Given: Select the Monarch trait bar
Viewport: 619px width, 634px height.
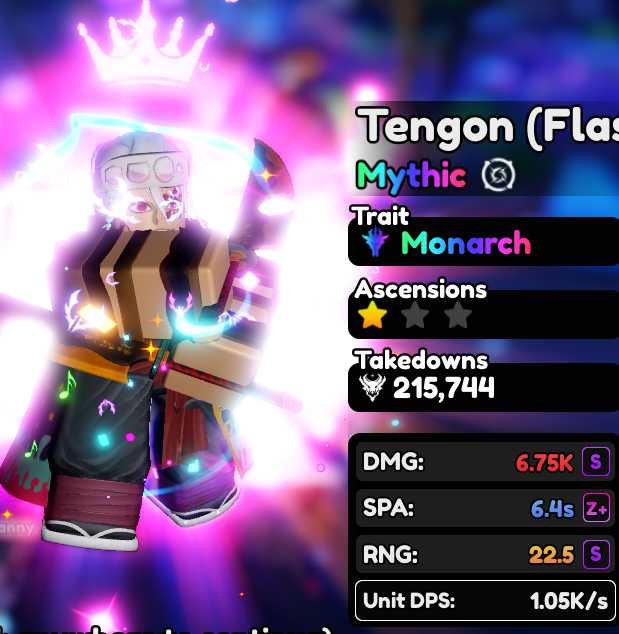Looking at the screenshot, I should [483, 243].
